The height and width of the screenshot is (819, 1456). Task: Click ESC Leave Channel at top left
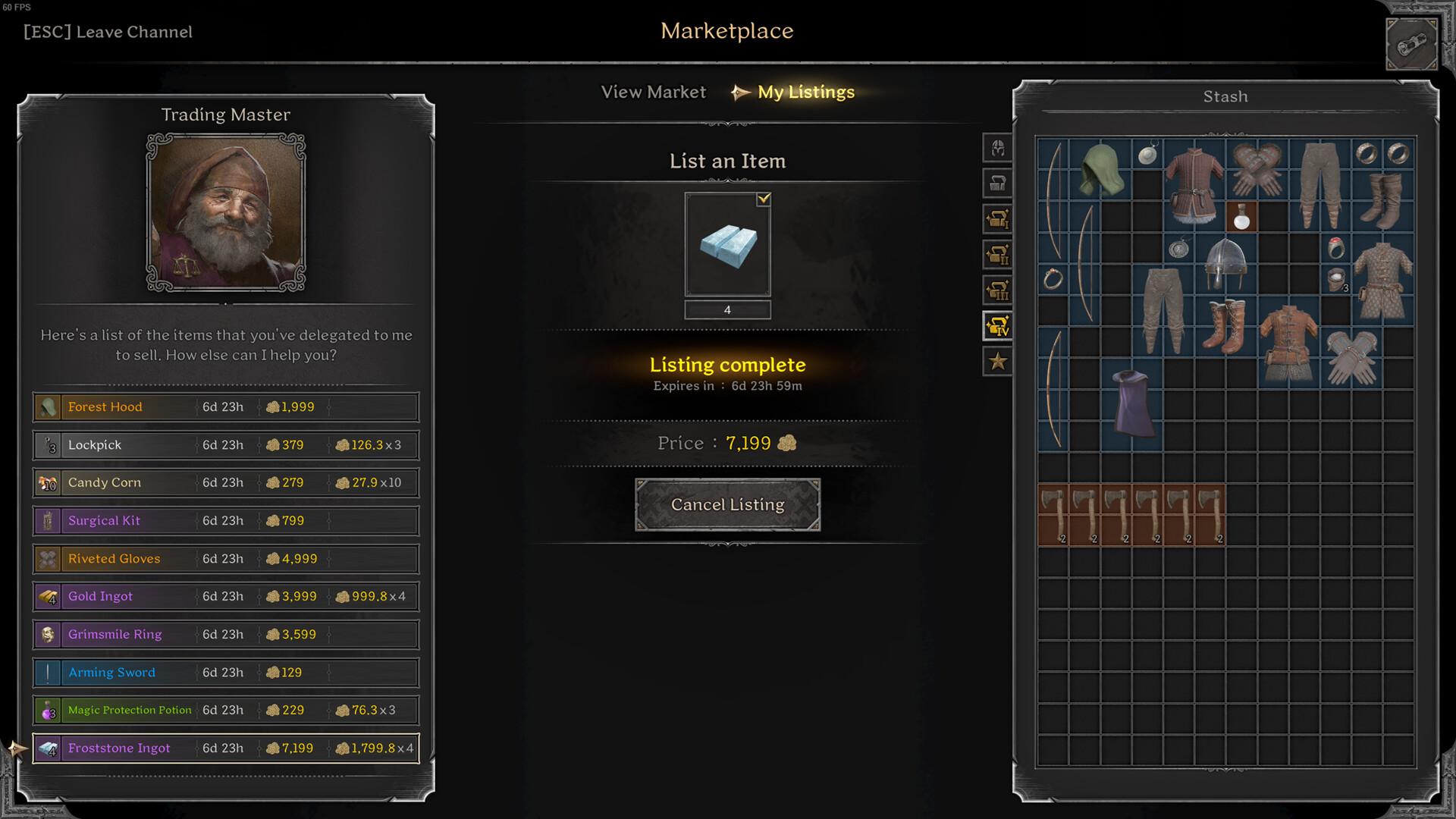(108, 32)
